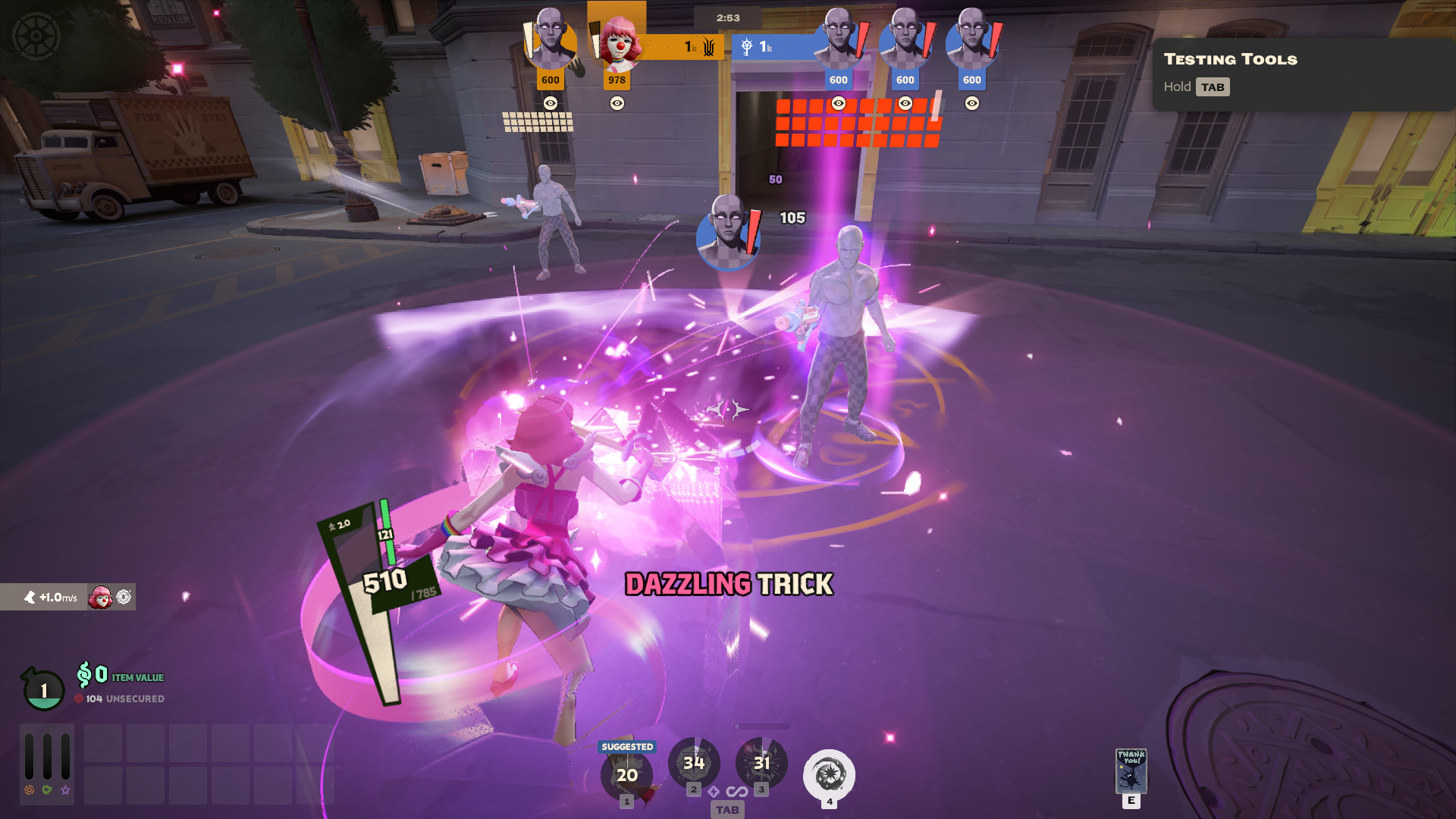Open the ability points counter showing 1
The width and height of the screenshot is (1456, 819).
click(43, 690)
